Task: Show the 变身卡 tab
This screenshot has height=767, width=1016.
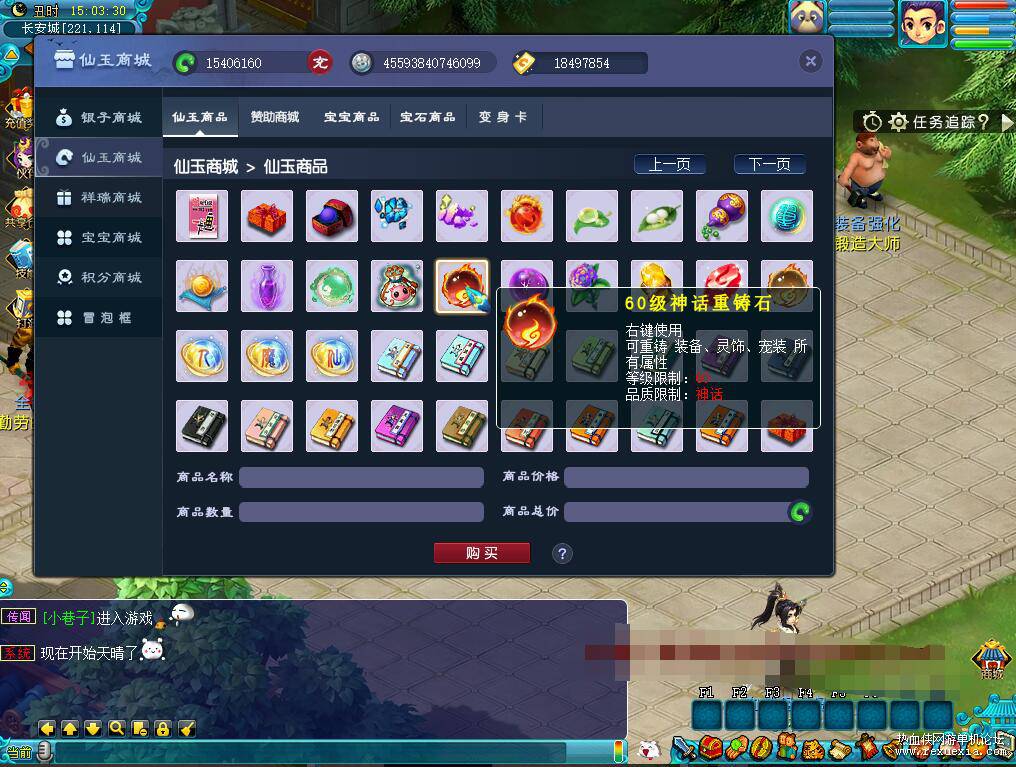Action: coord(502,117)
